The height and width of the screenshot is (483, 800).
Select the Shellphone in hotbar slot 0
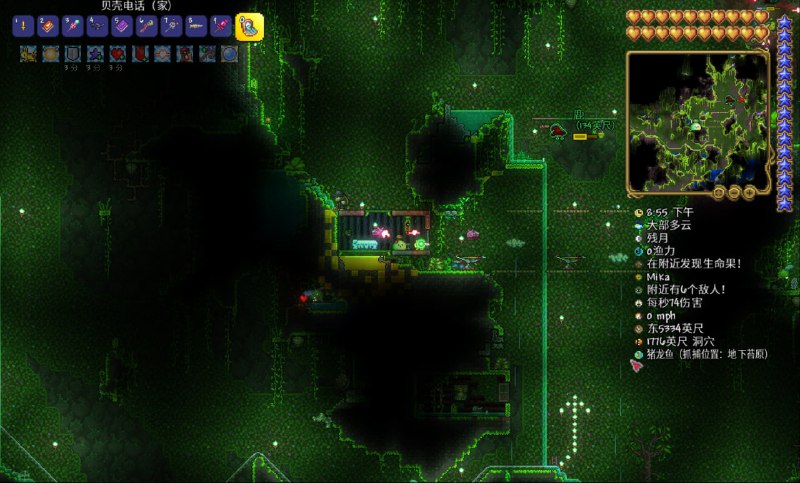tap(249, 27)
